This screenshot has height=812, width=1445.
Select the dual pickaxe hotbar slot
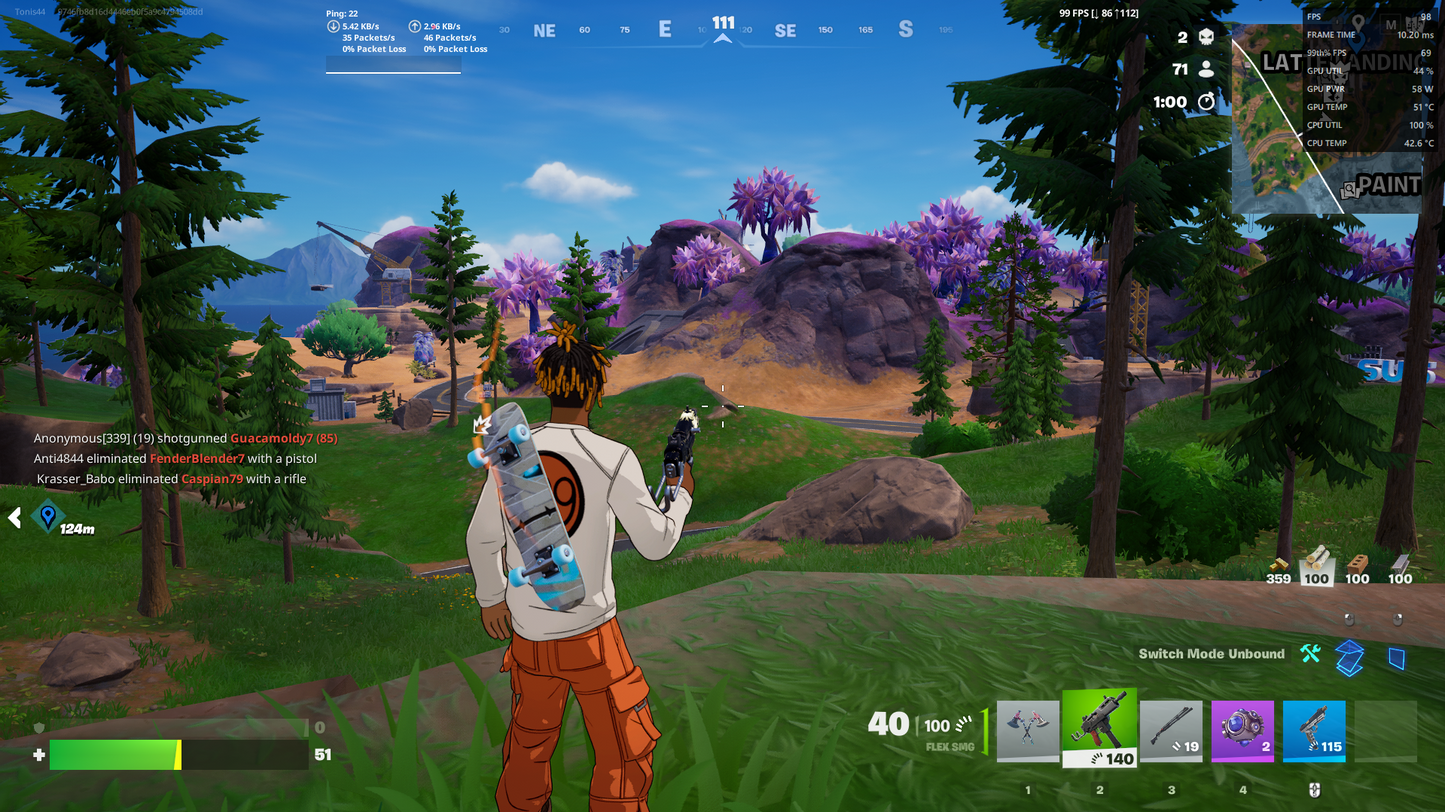click(x=1028, y=731)
